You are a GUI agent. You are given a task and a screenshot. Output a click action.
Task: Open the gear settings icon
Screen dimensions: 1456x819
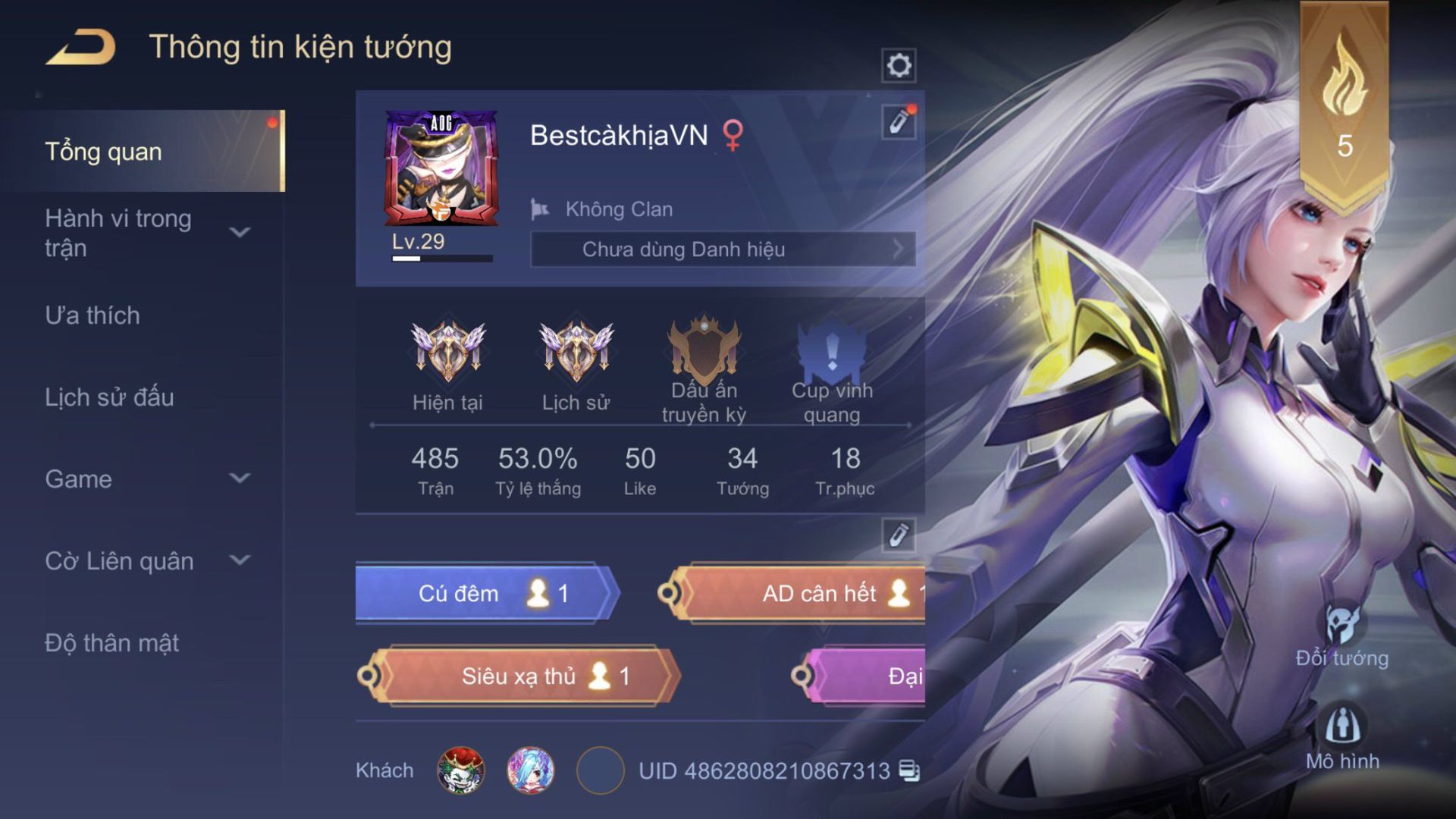[x=899, y=65]
